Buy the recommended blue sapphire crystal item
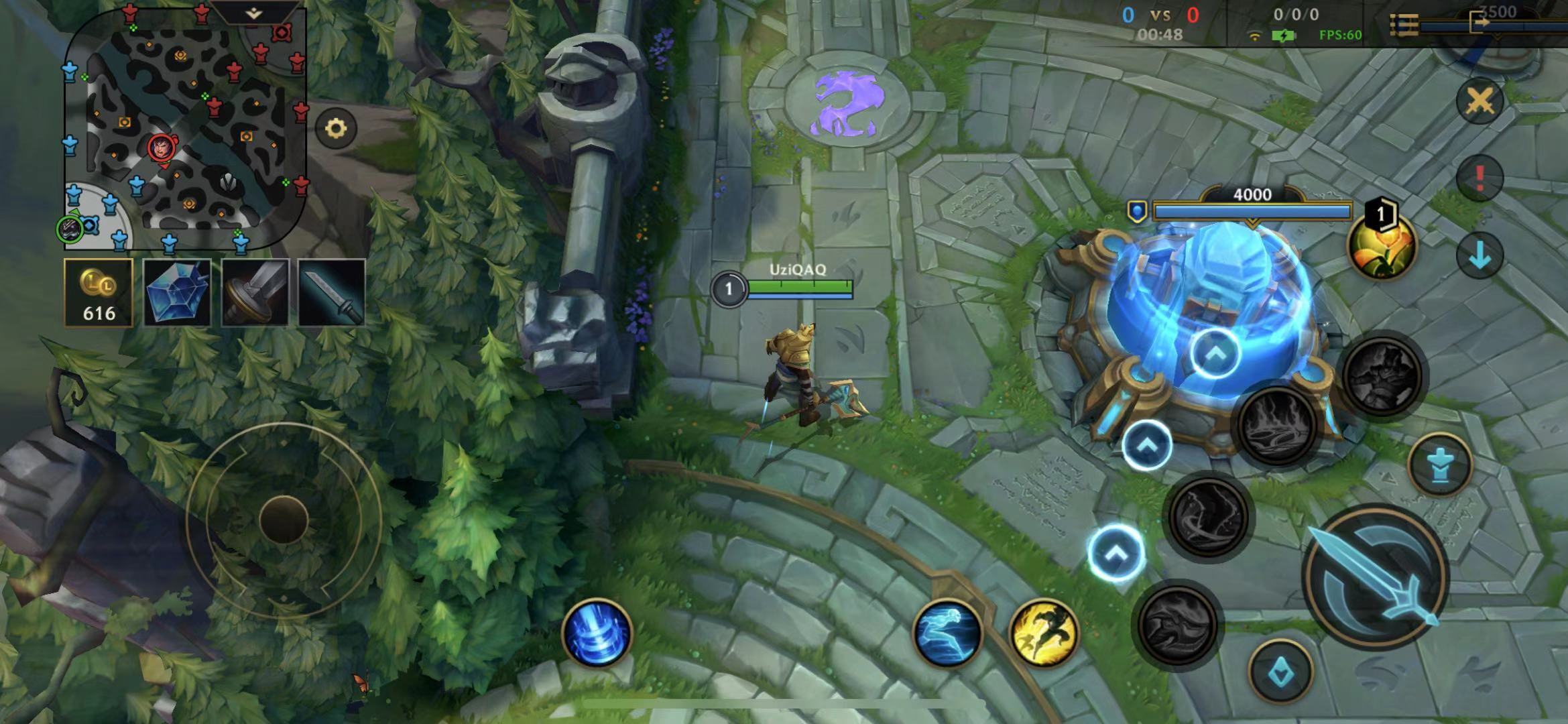Image resolution: width=1568 pixels, height=724 pixels. (x=177, y=293)
